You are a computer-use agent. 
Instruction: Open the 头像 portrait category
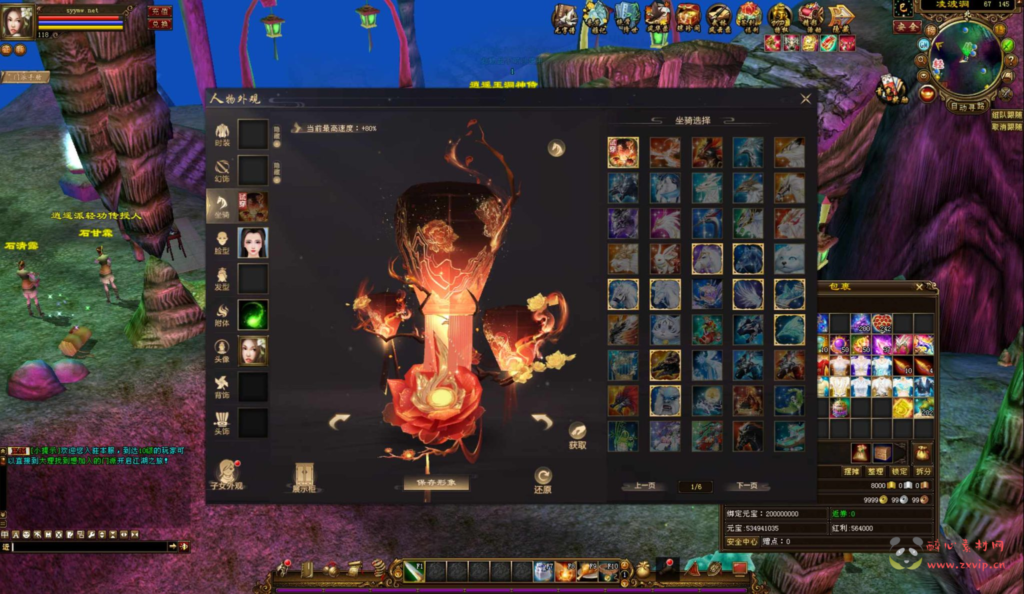pyautogui.click(x=222, y=350)
